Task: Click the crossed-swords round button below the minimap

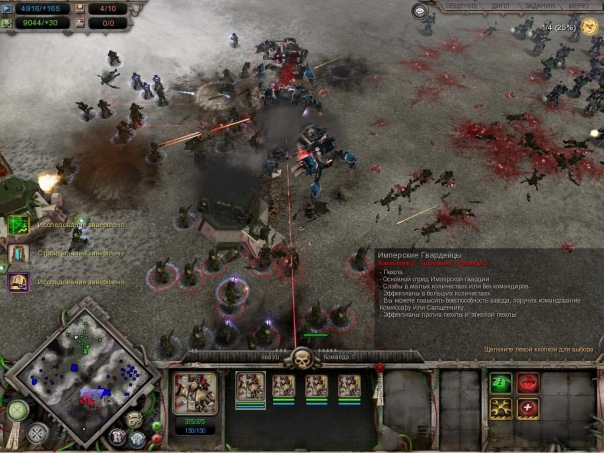Action: click(37, 434)
